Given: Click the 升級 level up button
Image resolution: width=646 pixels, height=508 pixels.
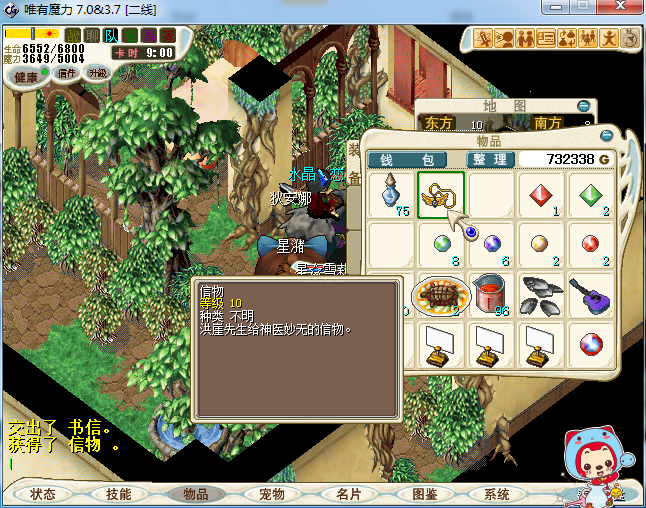Looking at the screenshot, I should coord(98,73).
